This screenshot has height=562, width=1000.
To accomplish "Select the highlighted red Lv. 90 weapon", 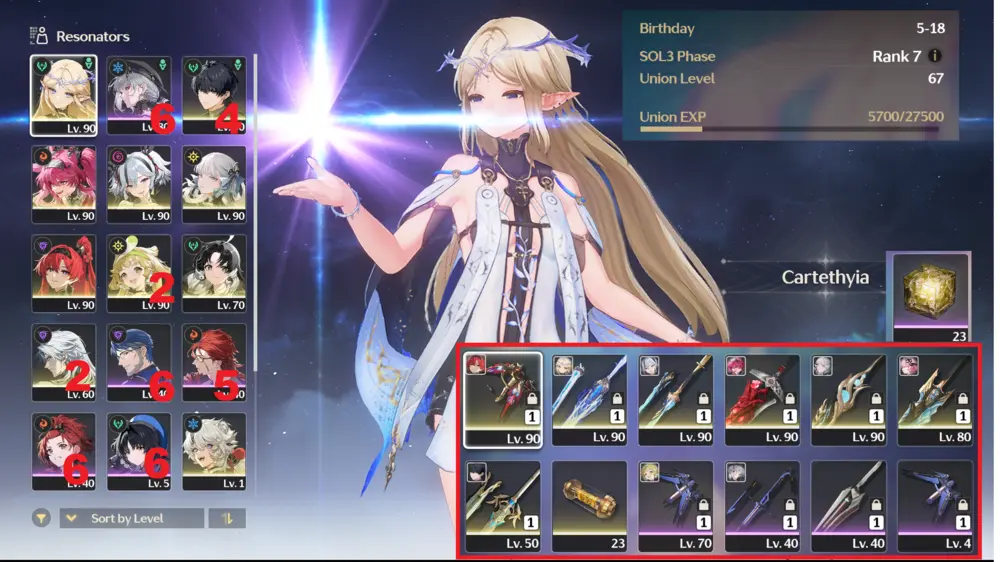I will (503, 398).
